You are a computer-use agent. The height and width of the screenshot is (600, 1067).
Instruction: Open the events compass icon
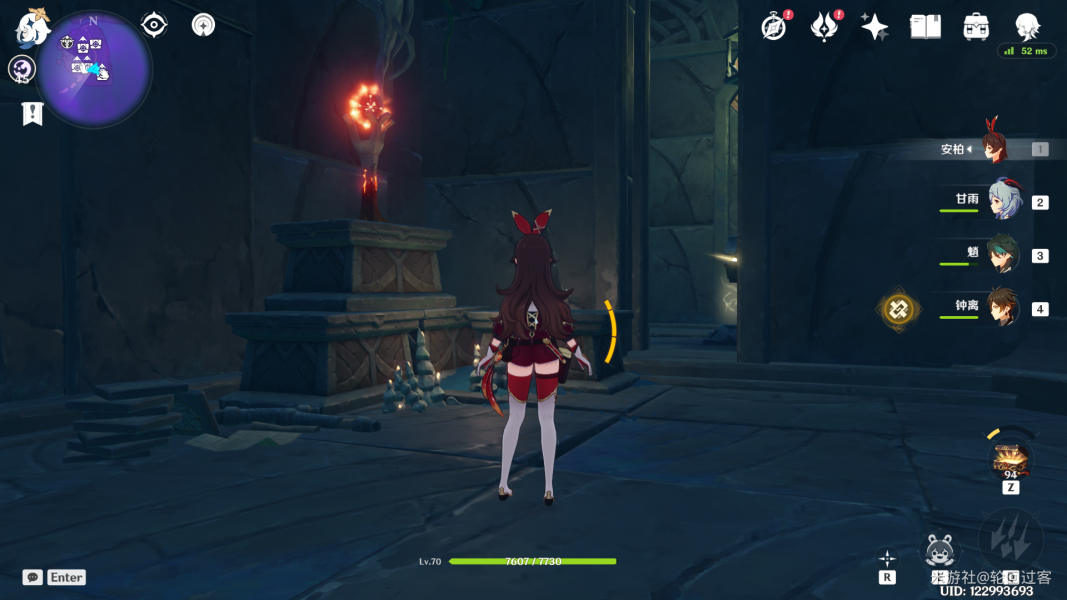click(x=773, y=27)
